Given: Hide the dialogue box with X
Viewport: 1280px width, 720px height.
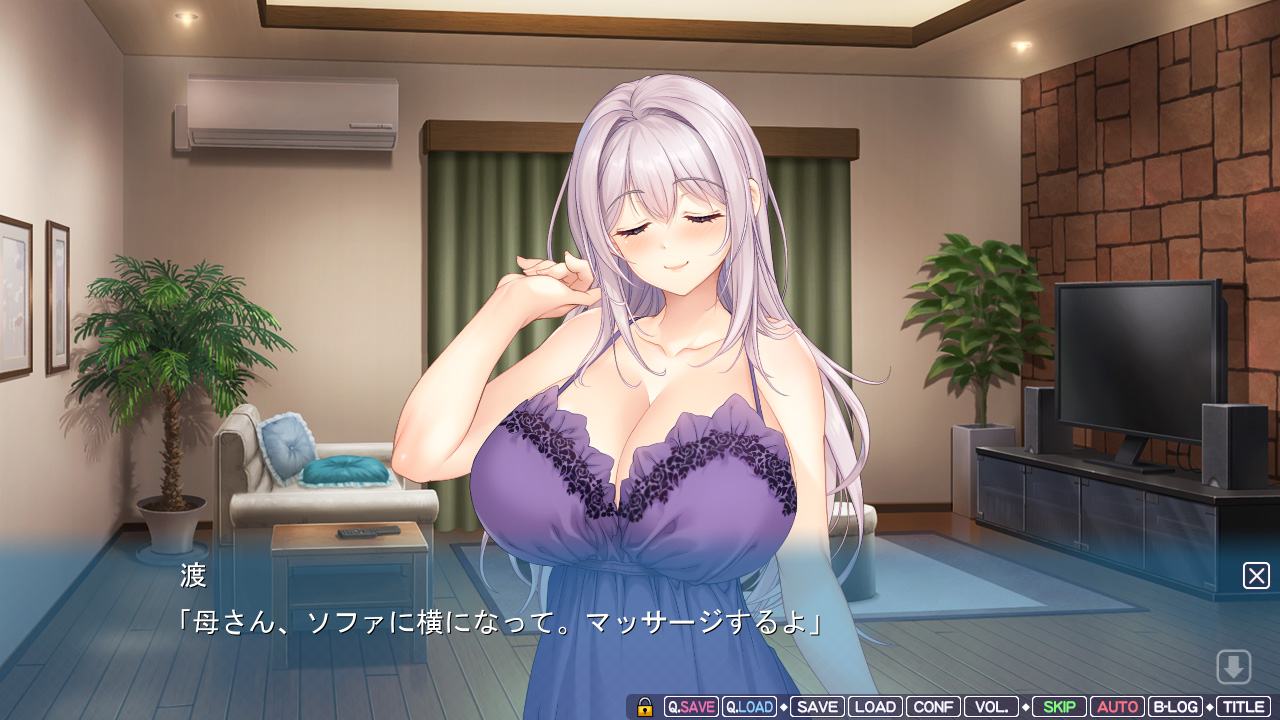Looking at the screenshot, I should (1256, 575).
